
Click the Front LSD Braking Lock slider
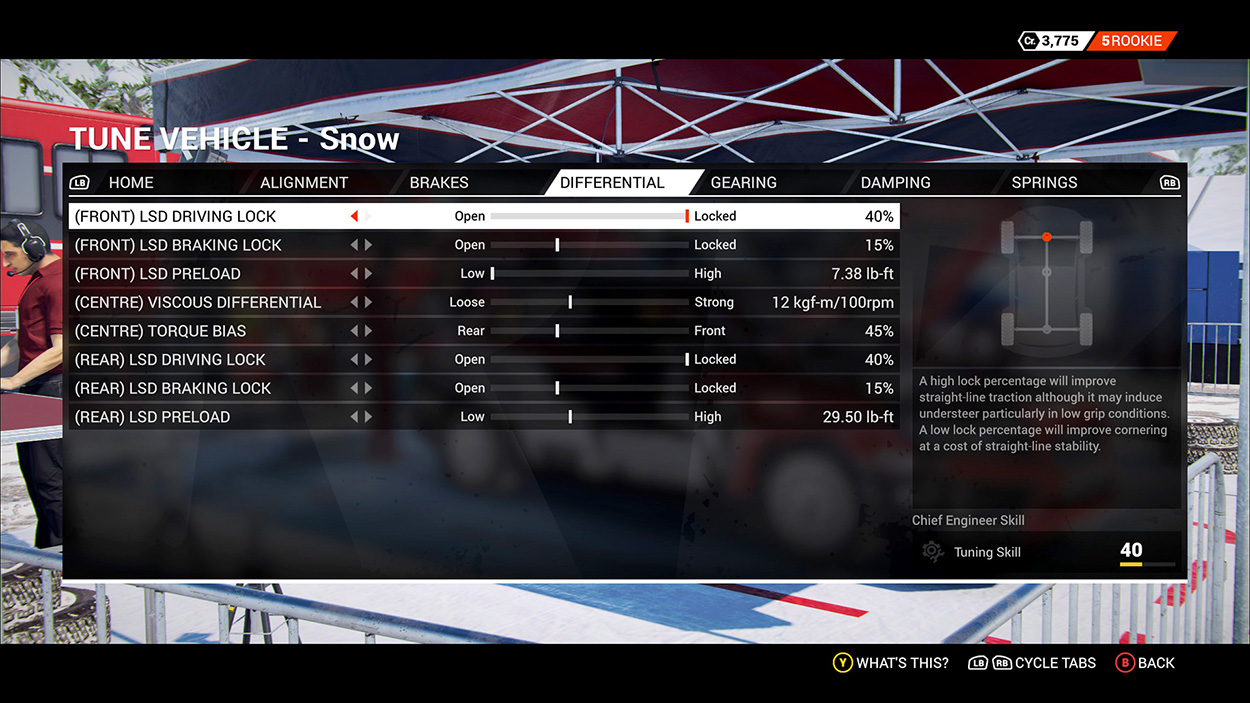(589, 245)
